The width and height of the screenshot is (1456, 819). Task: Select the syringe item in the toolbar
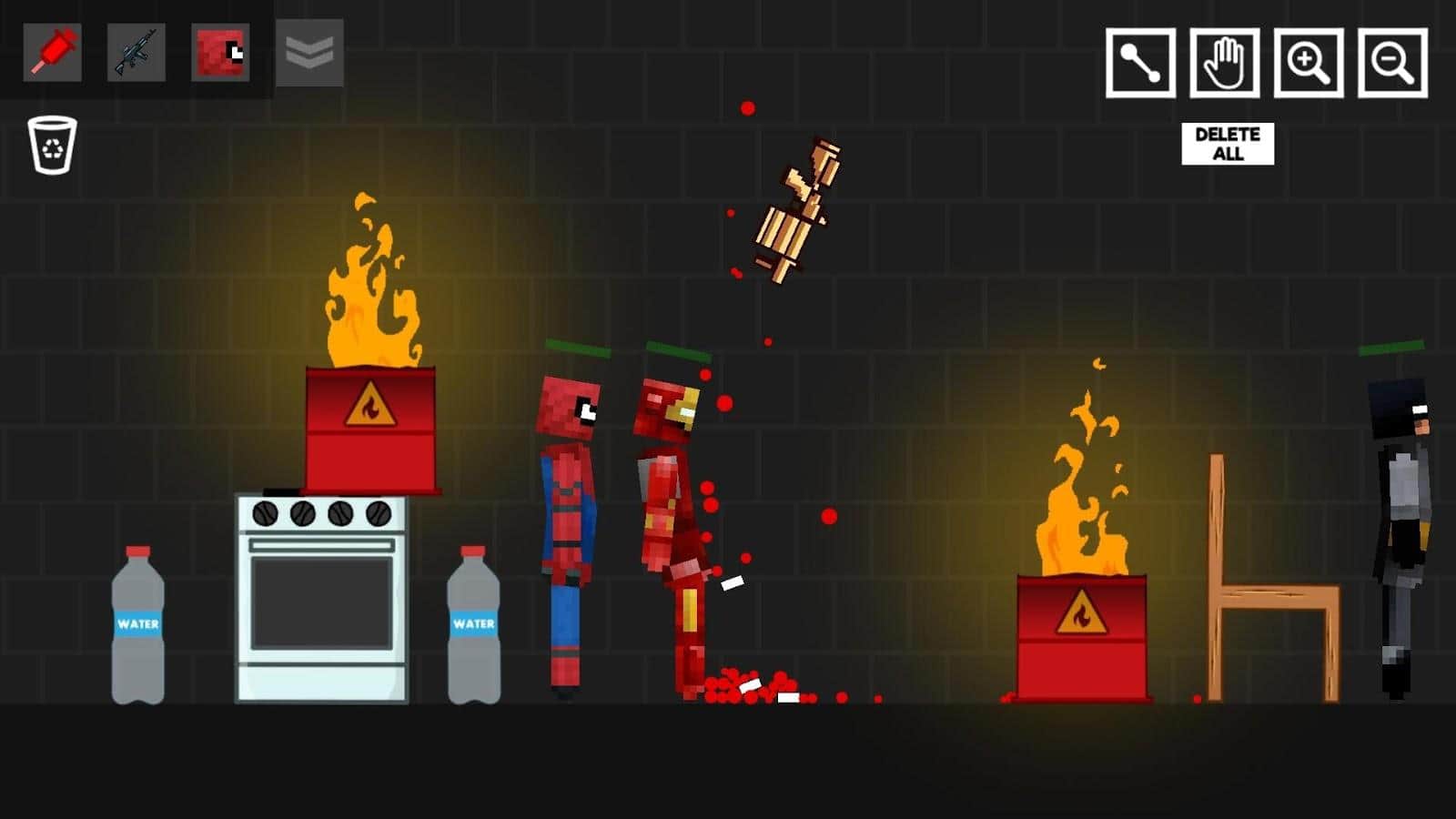coord(52,53)
